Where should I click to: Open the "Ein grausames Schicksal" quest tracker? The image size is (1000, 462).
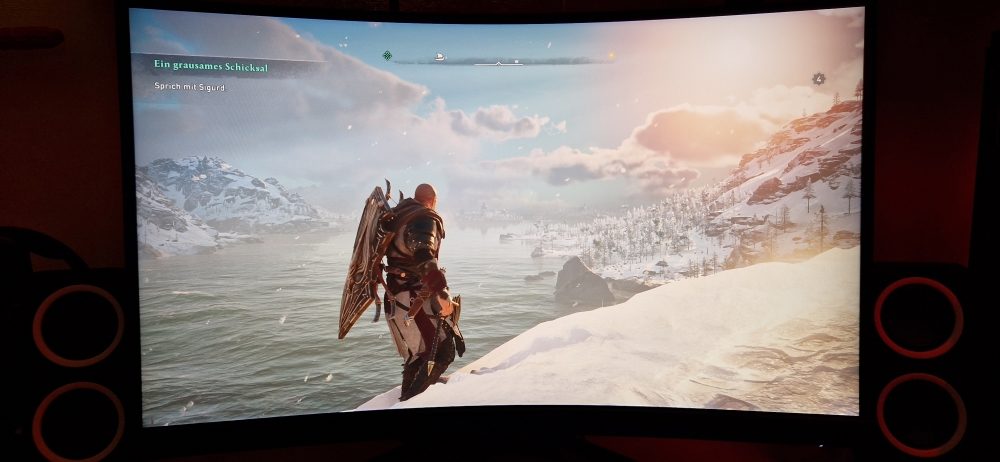tap(203, 64)
